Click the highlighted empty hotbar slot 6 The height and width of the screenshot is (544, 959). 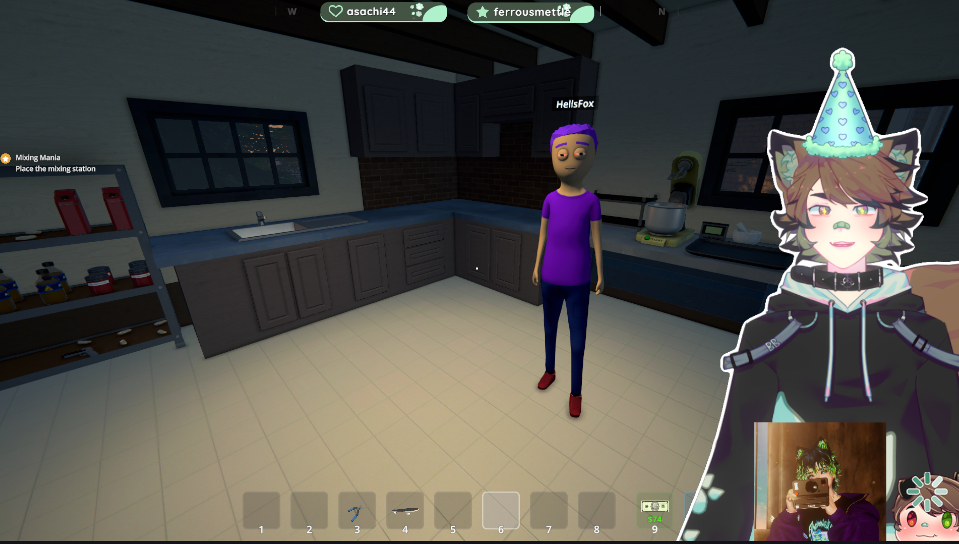pos(501,510)
